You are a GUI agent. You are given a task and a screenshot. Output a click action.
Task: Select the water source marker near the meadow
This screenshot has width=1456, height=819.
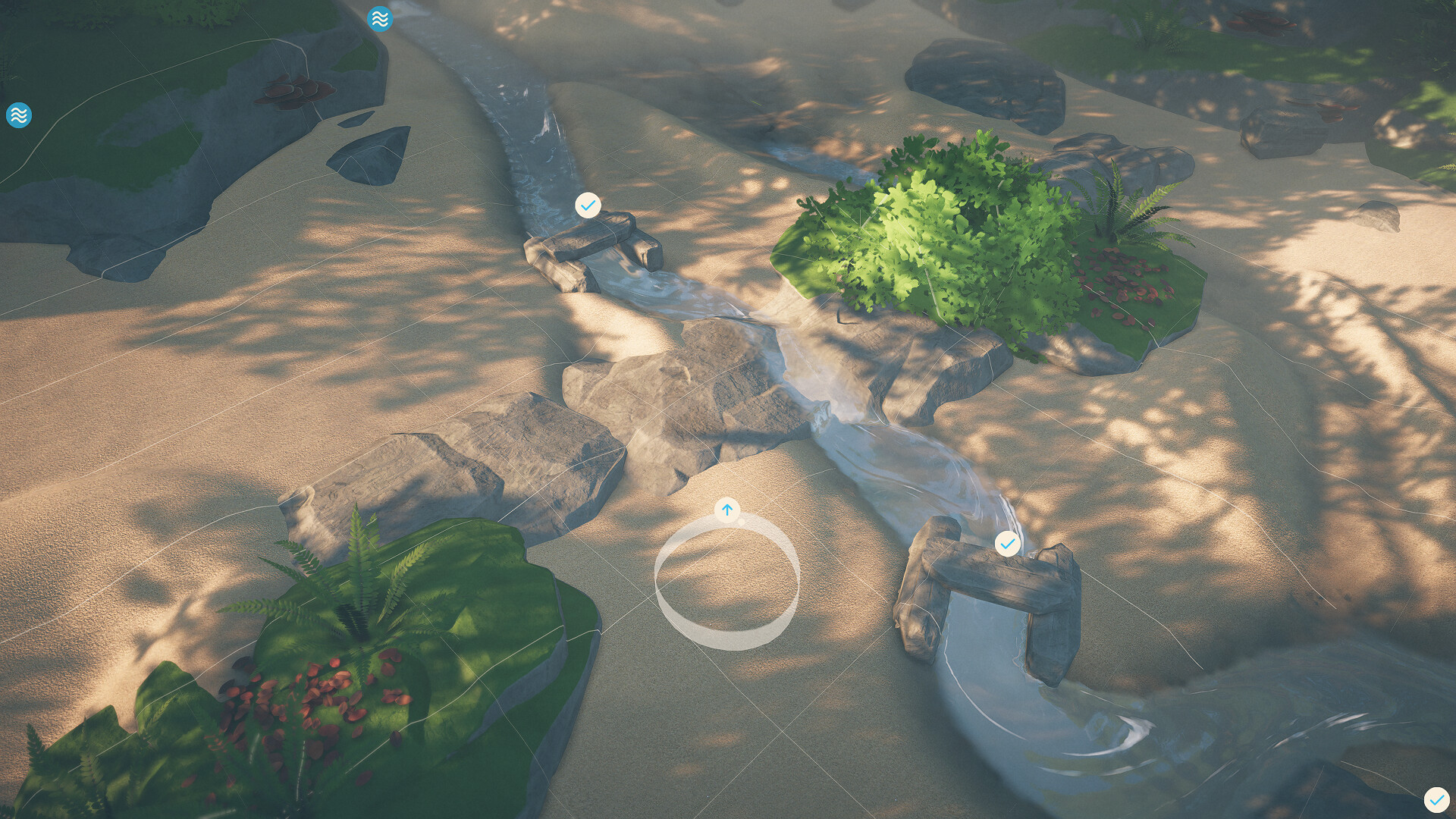(x=19, y=116)
